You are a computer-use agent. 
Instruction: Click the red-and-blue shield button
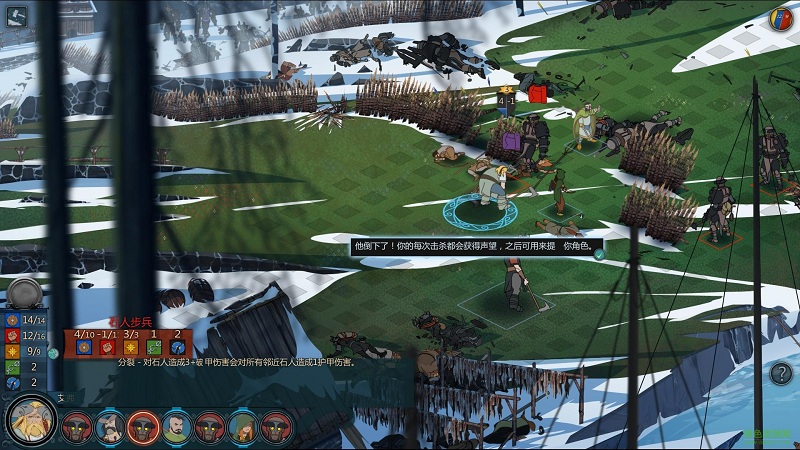[781, 18]
